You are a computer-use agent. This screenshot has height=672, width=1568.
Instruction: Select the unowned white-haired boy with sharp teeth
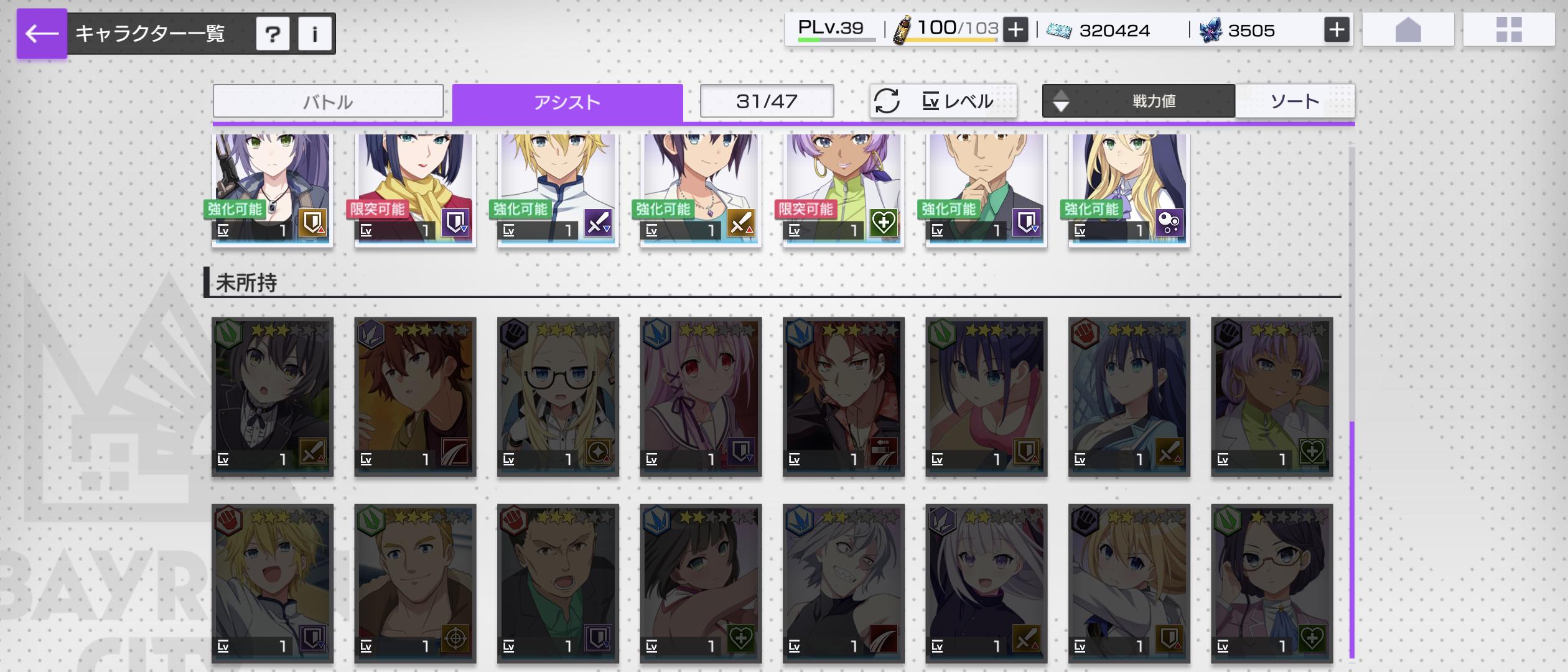(x=843, y=583)
